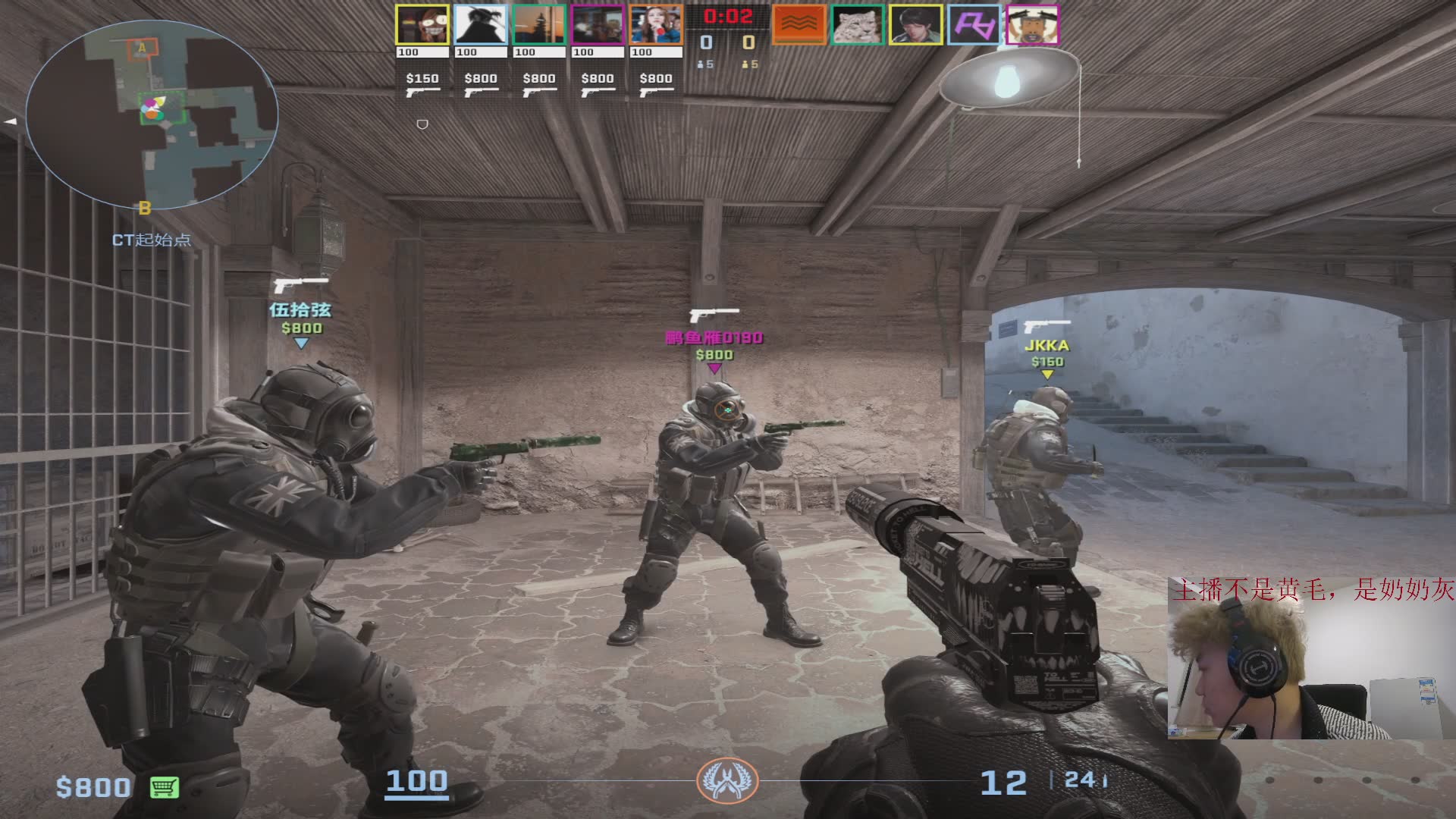The width and height of the screenshot is (1456, 819).
Task: Click the bearded cartoon man avatar
Action: (x=1033, y=24)
